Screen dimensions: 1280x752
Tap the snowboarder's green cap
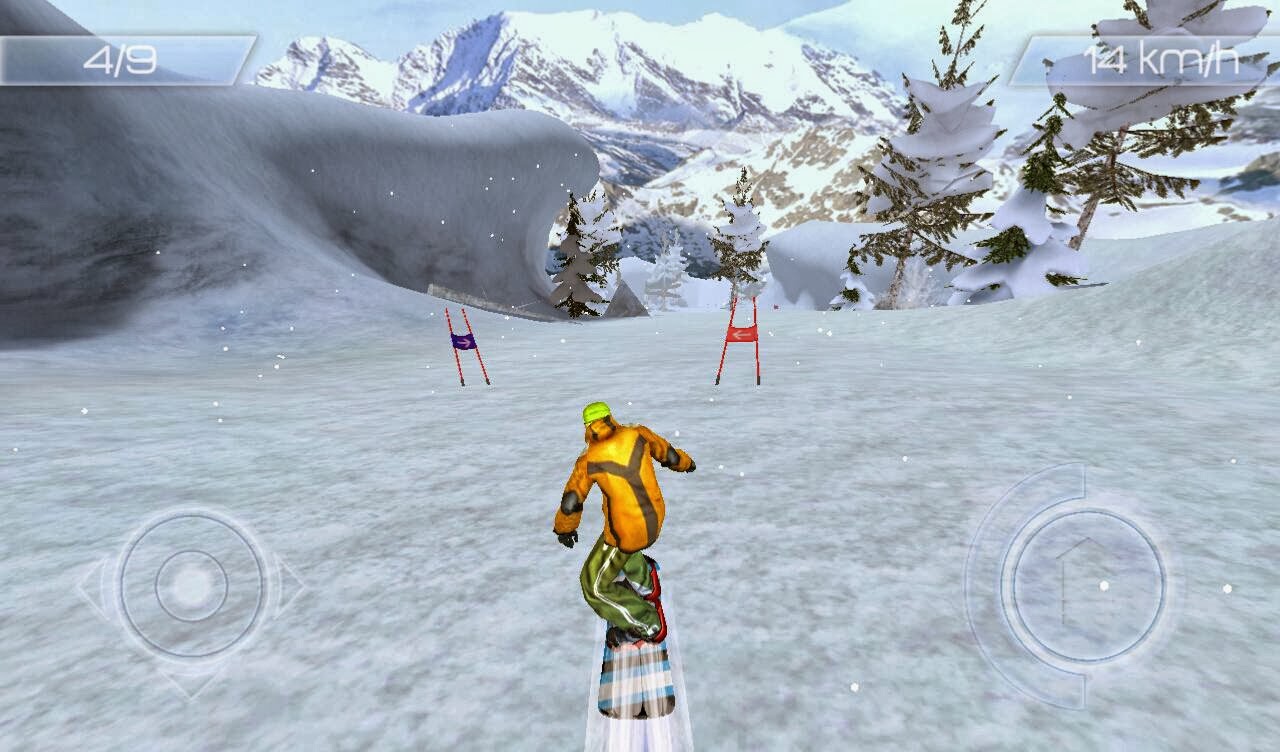[x=596, y=412]
